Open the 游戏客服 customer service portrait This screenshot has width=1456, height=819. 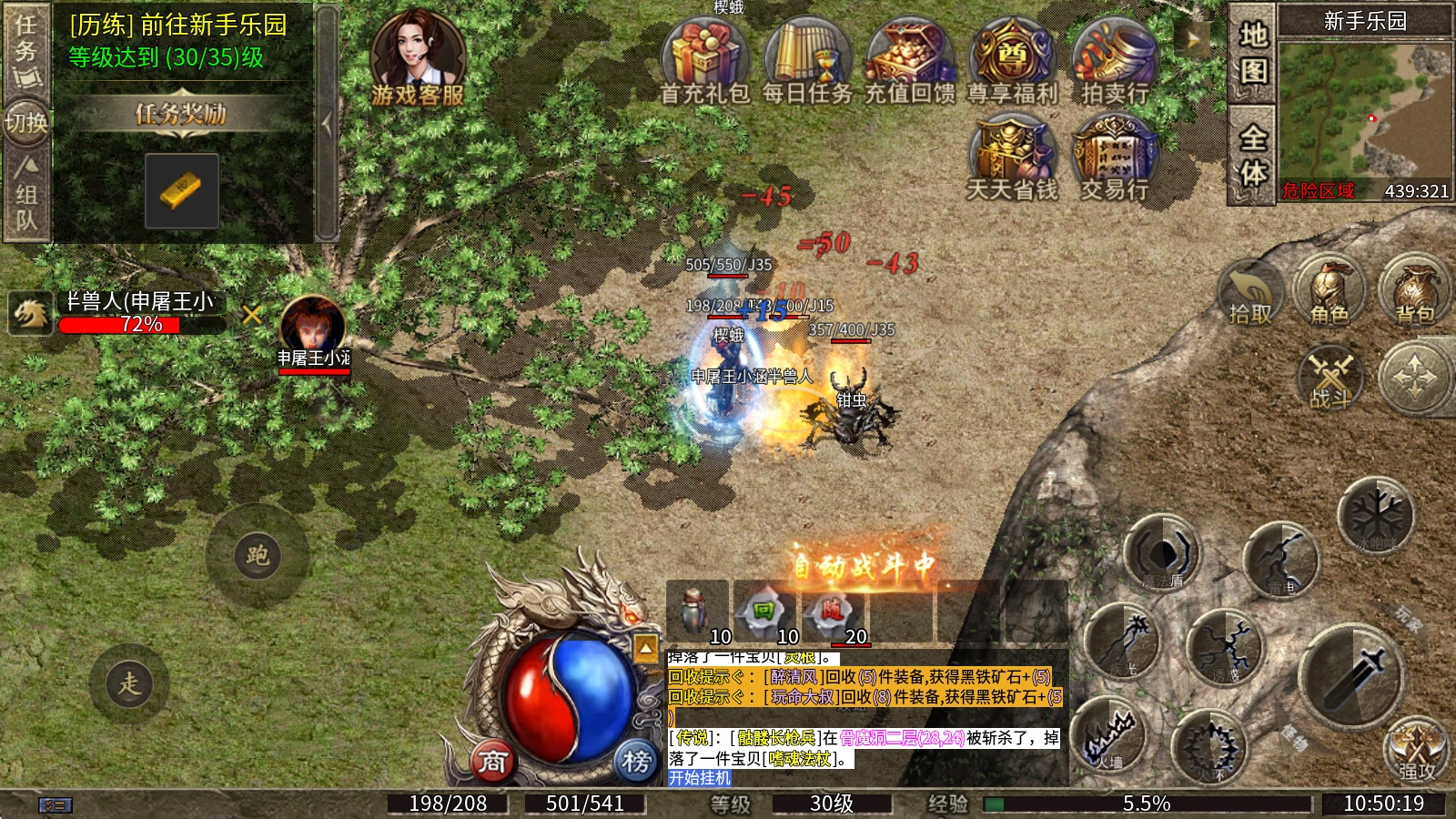click(418, 56)
